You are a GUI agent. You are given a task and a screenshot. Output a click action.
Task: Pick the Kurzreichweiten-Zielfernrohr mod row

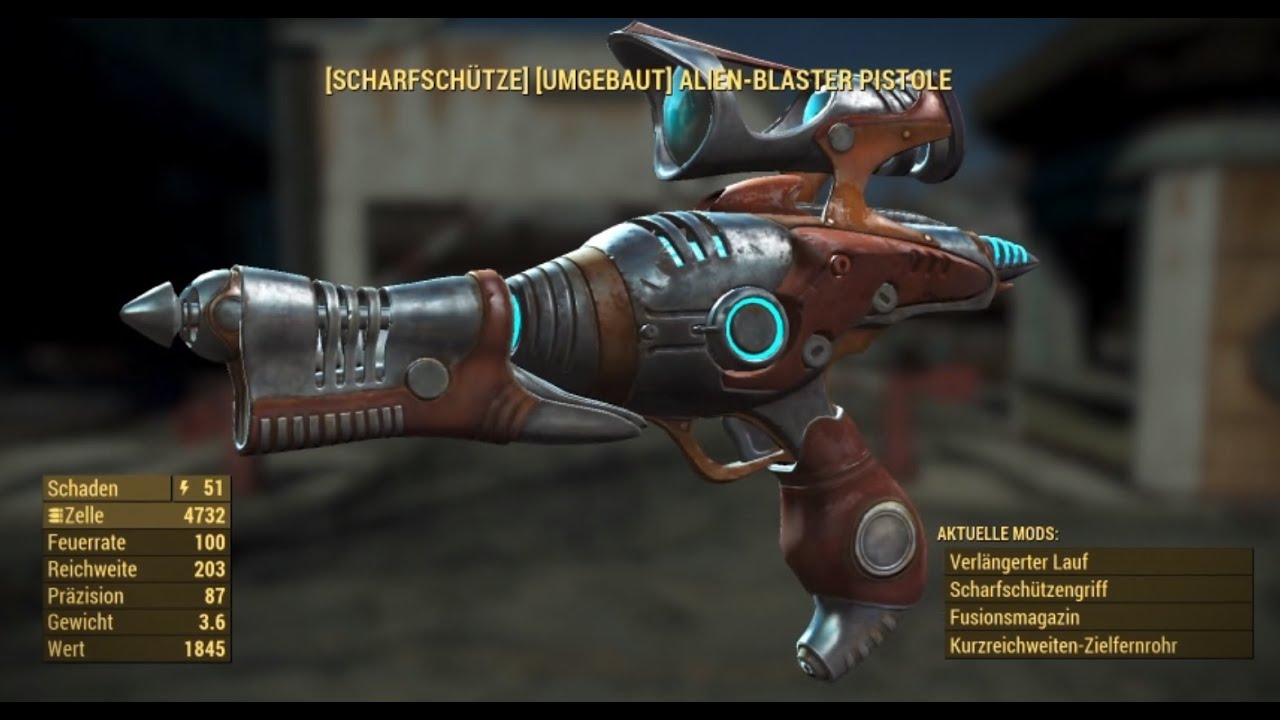[1097, 646]
